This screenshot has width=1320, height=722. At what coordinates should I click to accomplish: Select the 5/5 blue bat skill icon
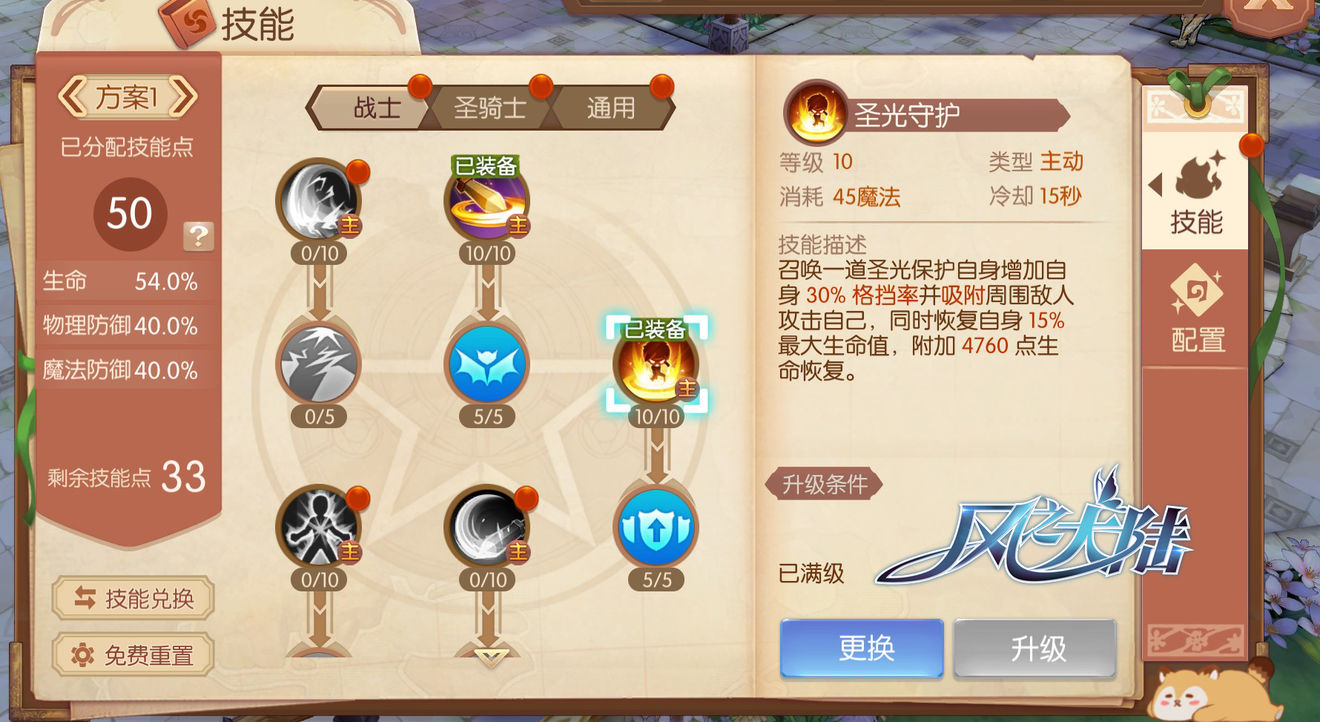[487, 367]
